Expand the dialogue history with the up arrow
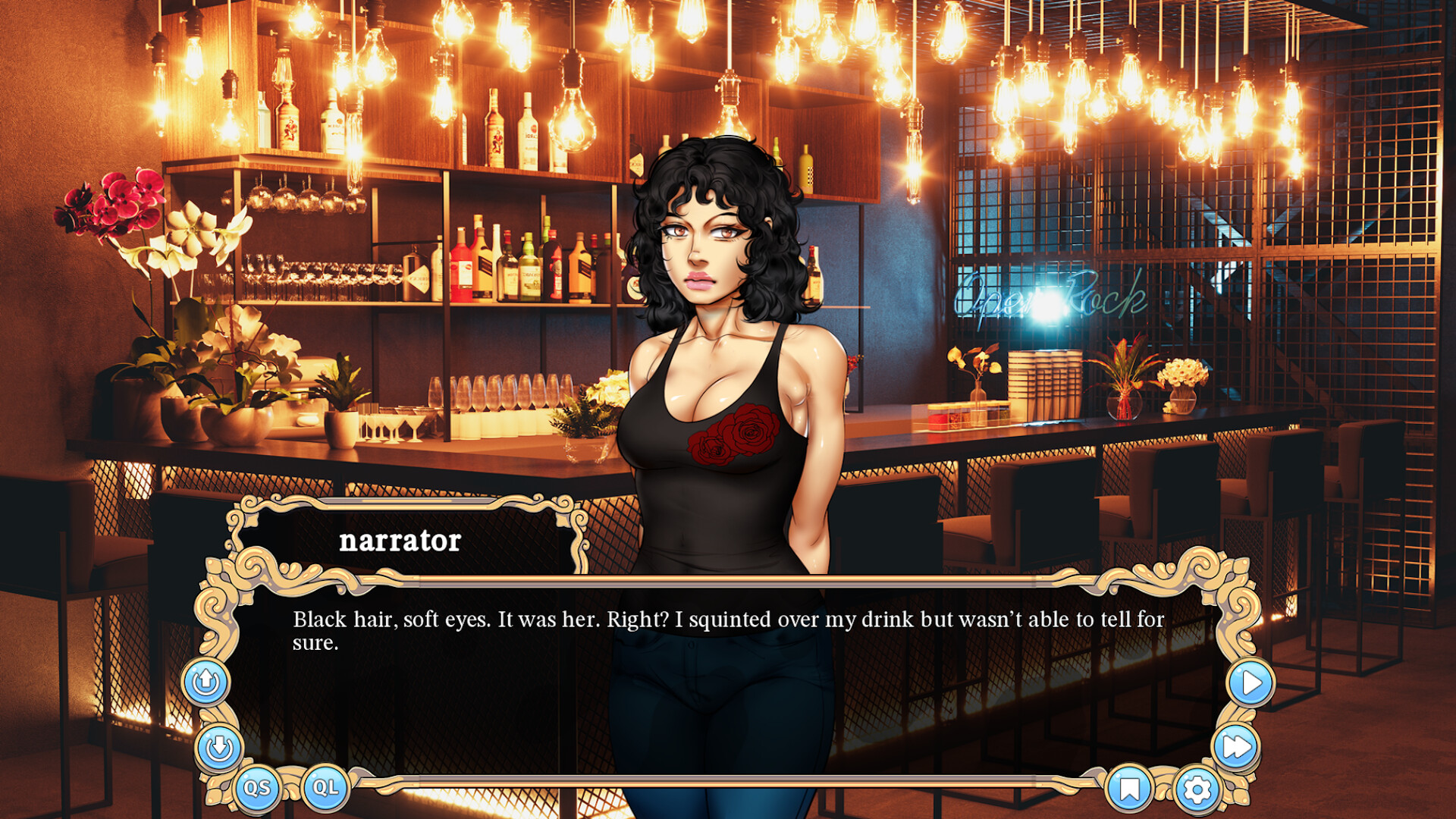The height and width of the screenshot is (819, 1456). (x=205, y=681)
